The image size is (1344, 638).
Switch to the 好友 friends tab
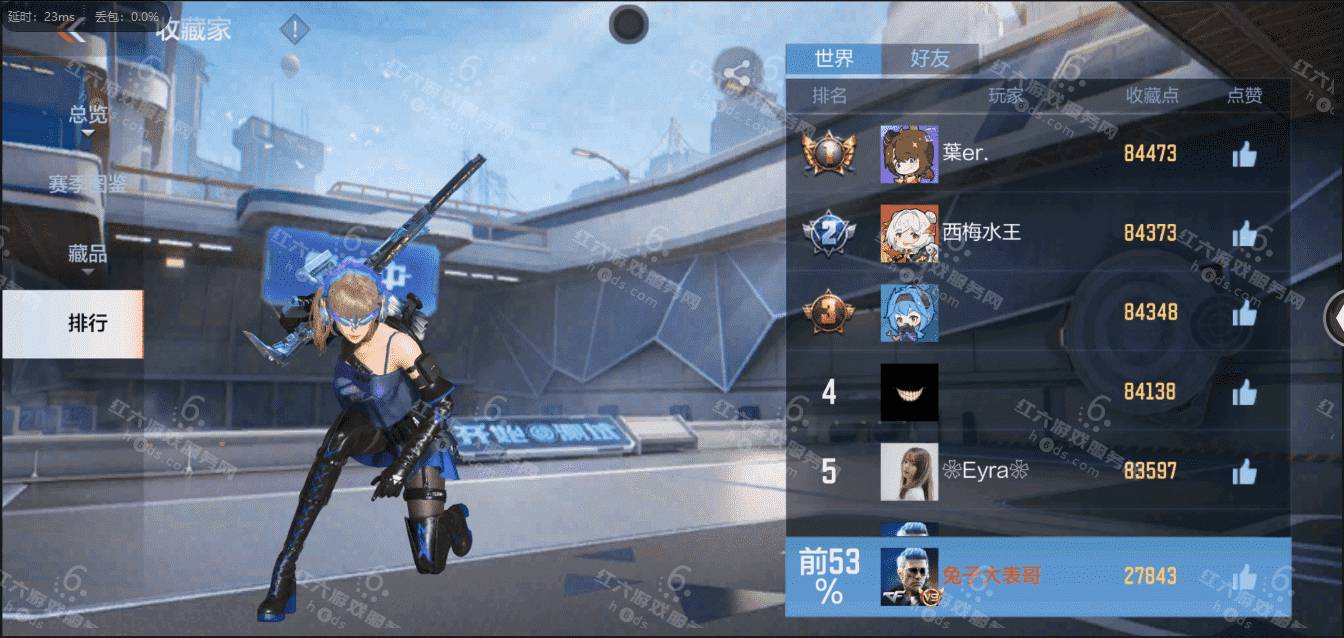(x=930, y=59)
